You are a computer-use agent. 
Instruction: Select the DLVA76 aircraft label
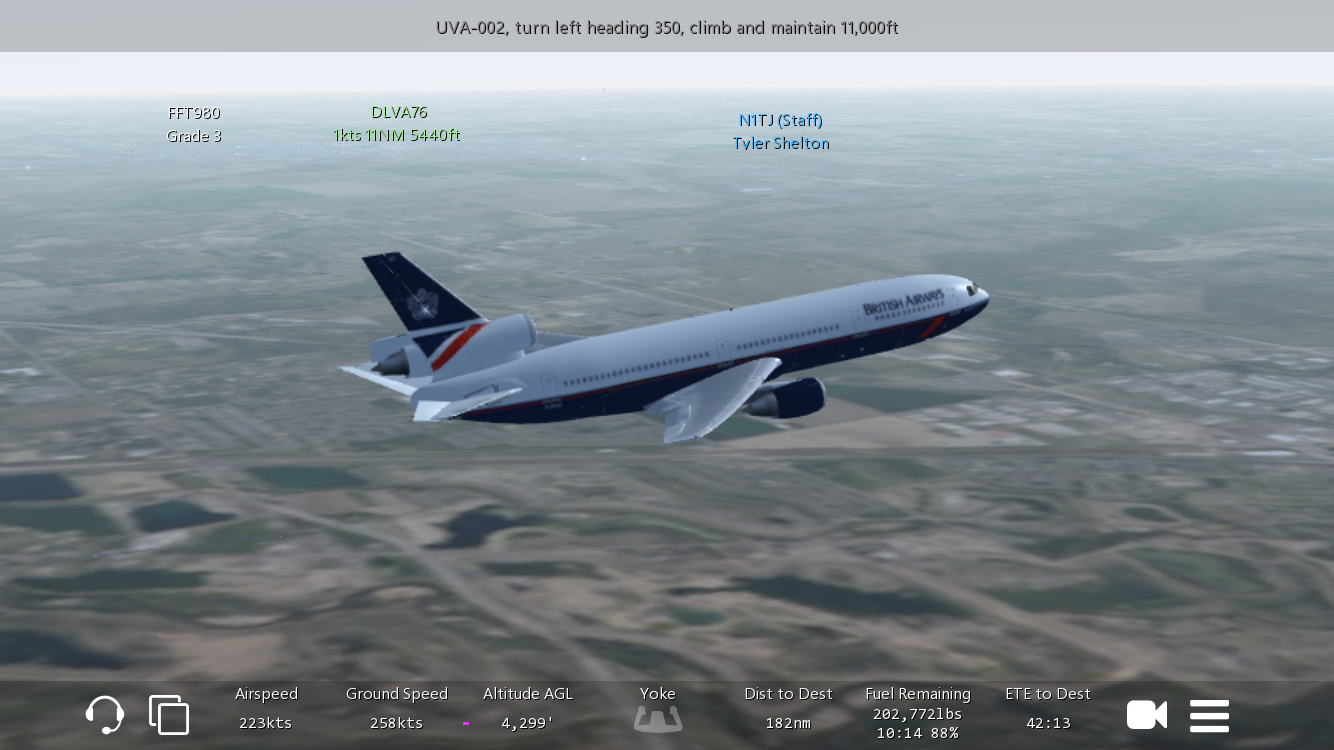(398, 124)
